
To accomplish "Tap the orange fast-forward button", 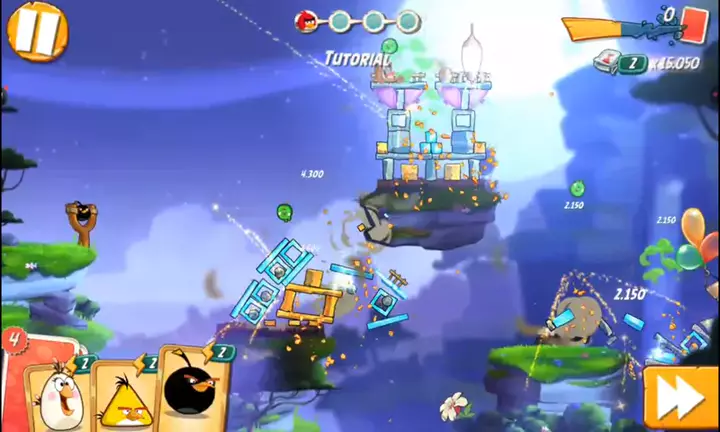I will pyautogui.click(x=680, y=397).
